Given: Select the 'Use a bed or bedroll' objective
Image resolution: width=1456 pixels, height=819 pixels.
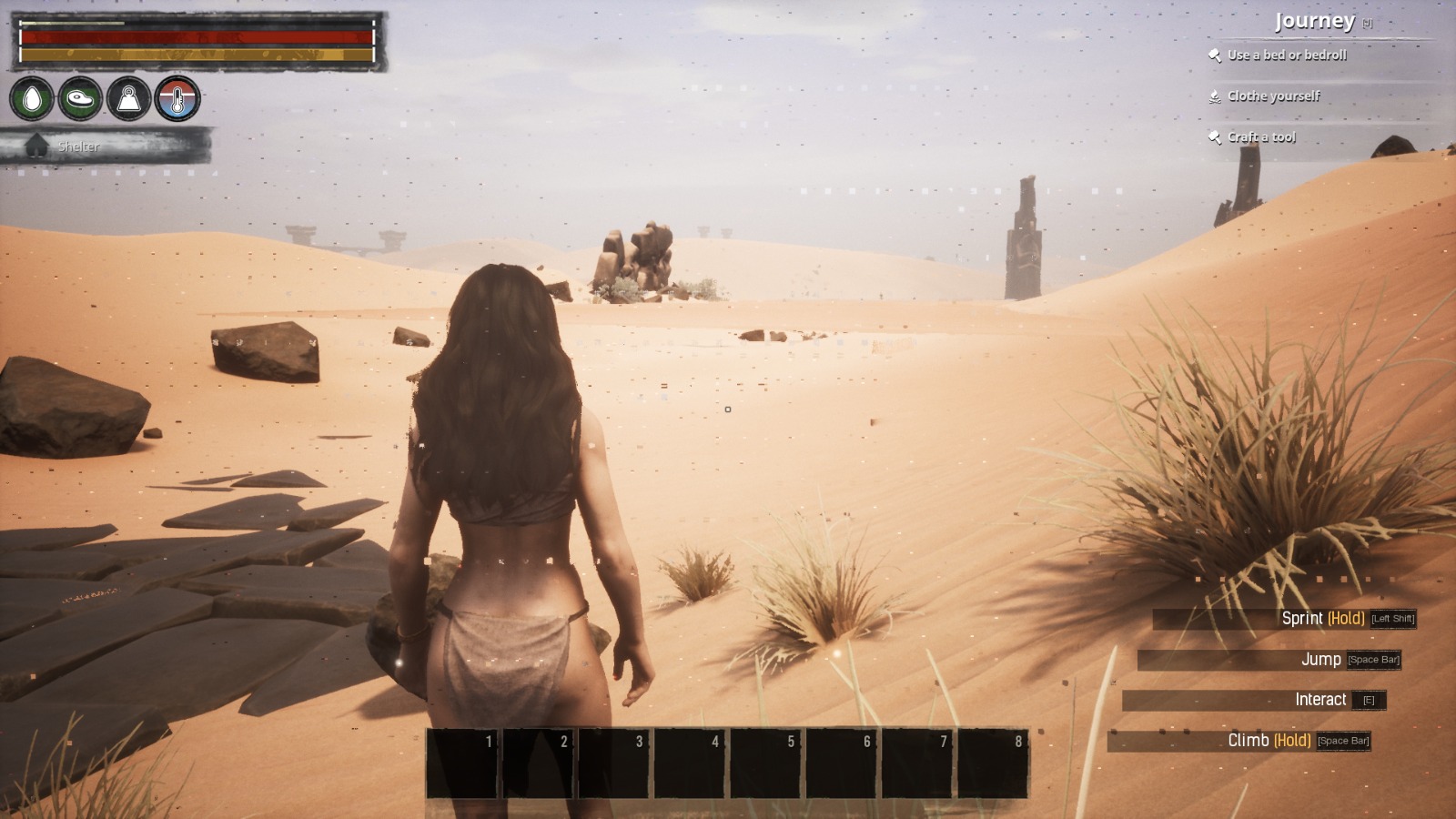Looking at the screenshot, I should point(1286,56).
